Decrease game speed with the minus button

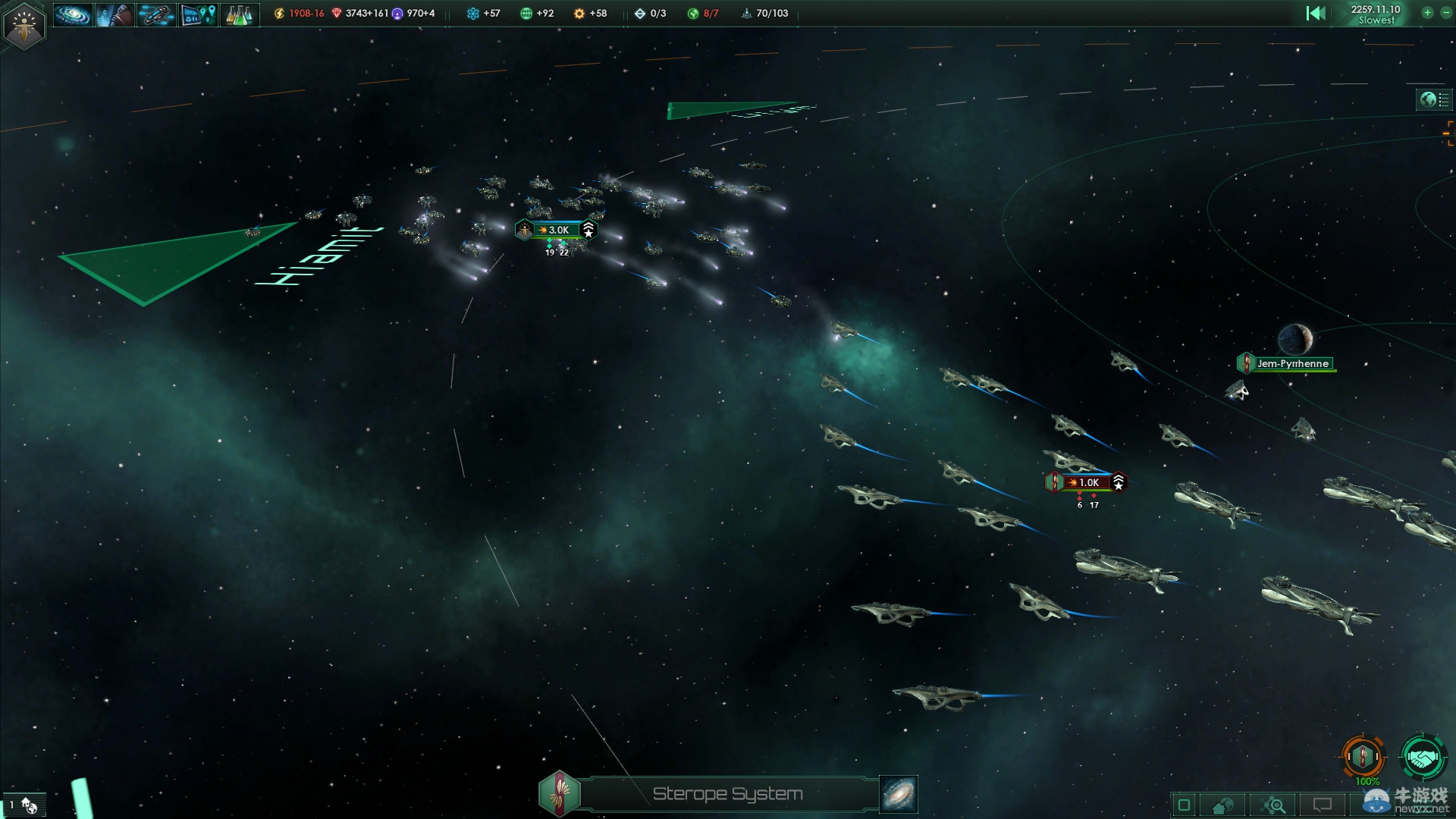[x=1445, y=13]
